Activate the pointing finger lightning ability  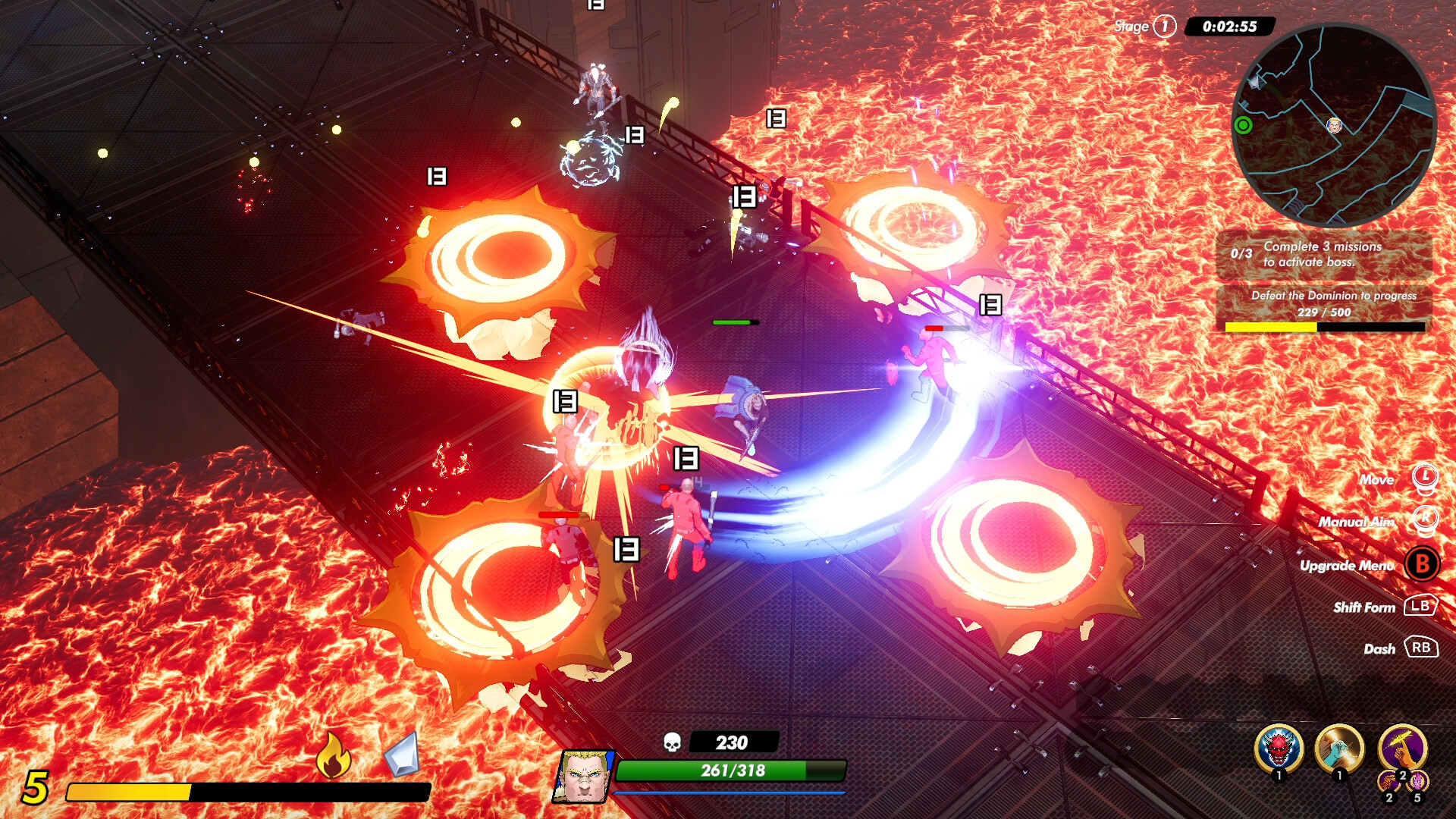(1402, 747)
